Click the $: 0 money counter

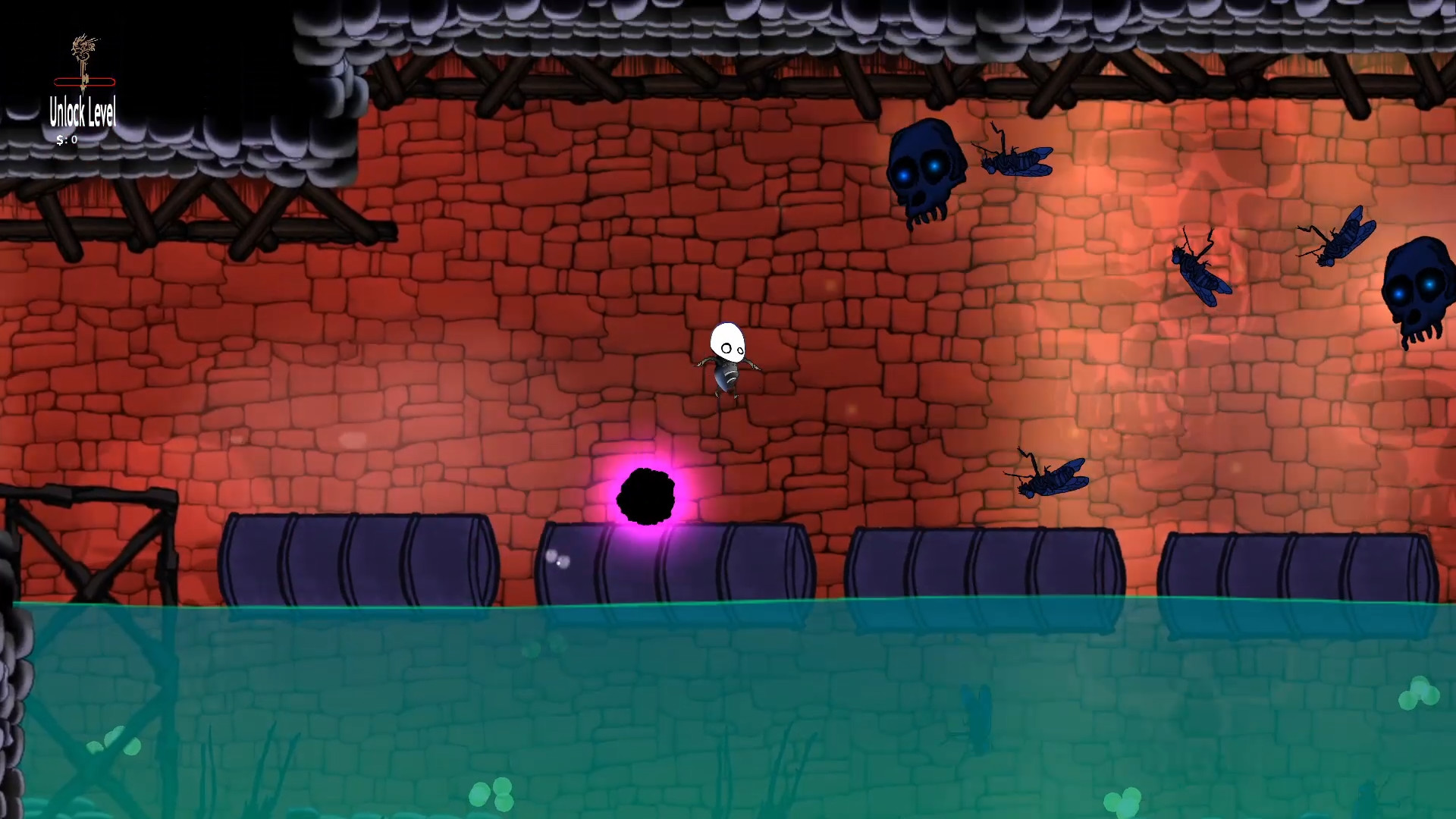coord(67,139)
